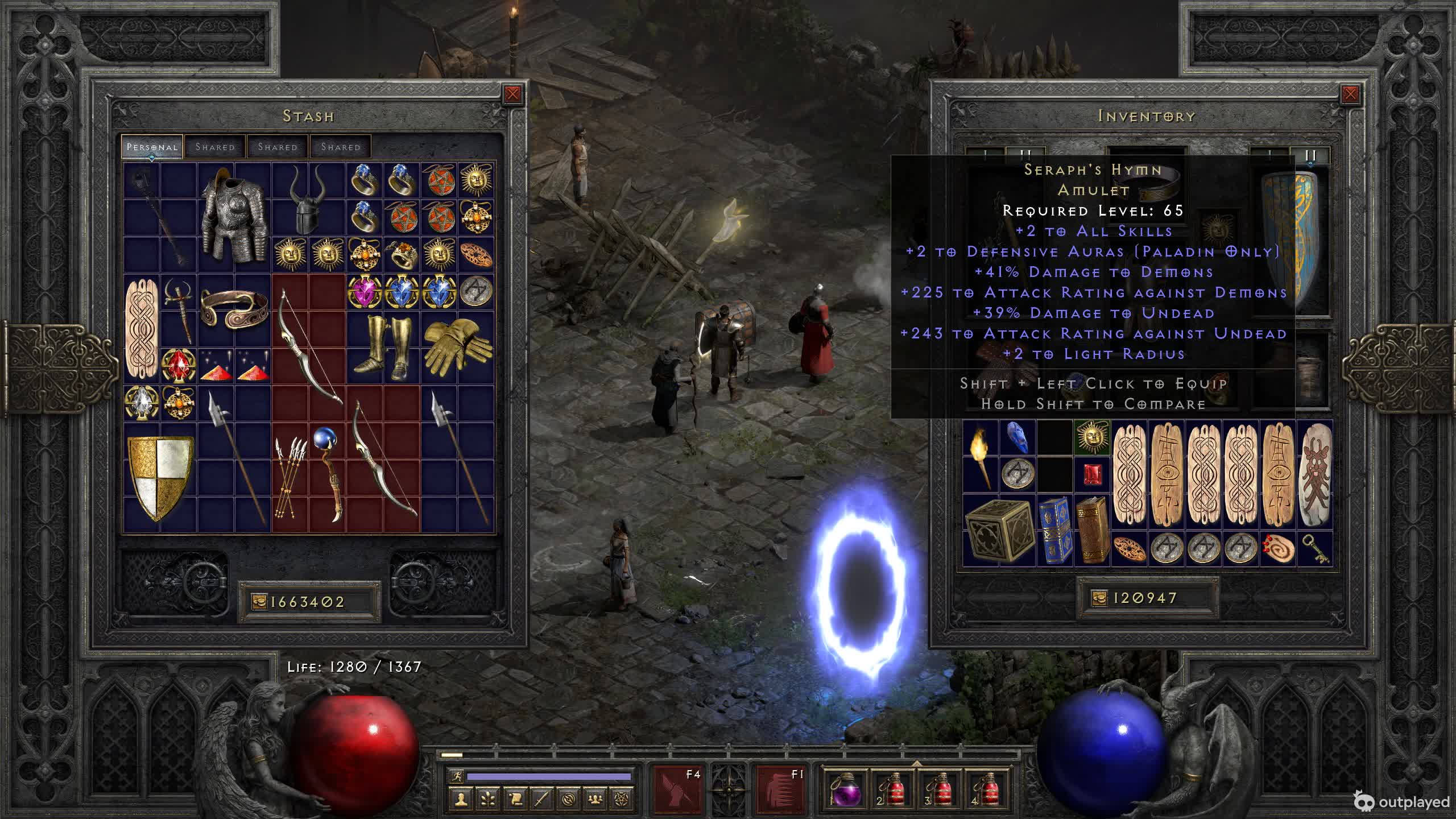1456x819 pixels.
Task: Select the golden boots in stash
Action: click(383, 347)
